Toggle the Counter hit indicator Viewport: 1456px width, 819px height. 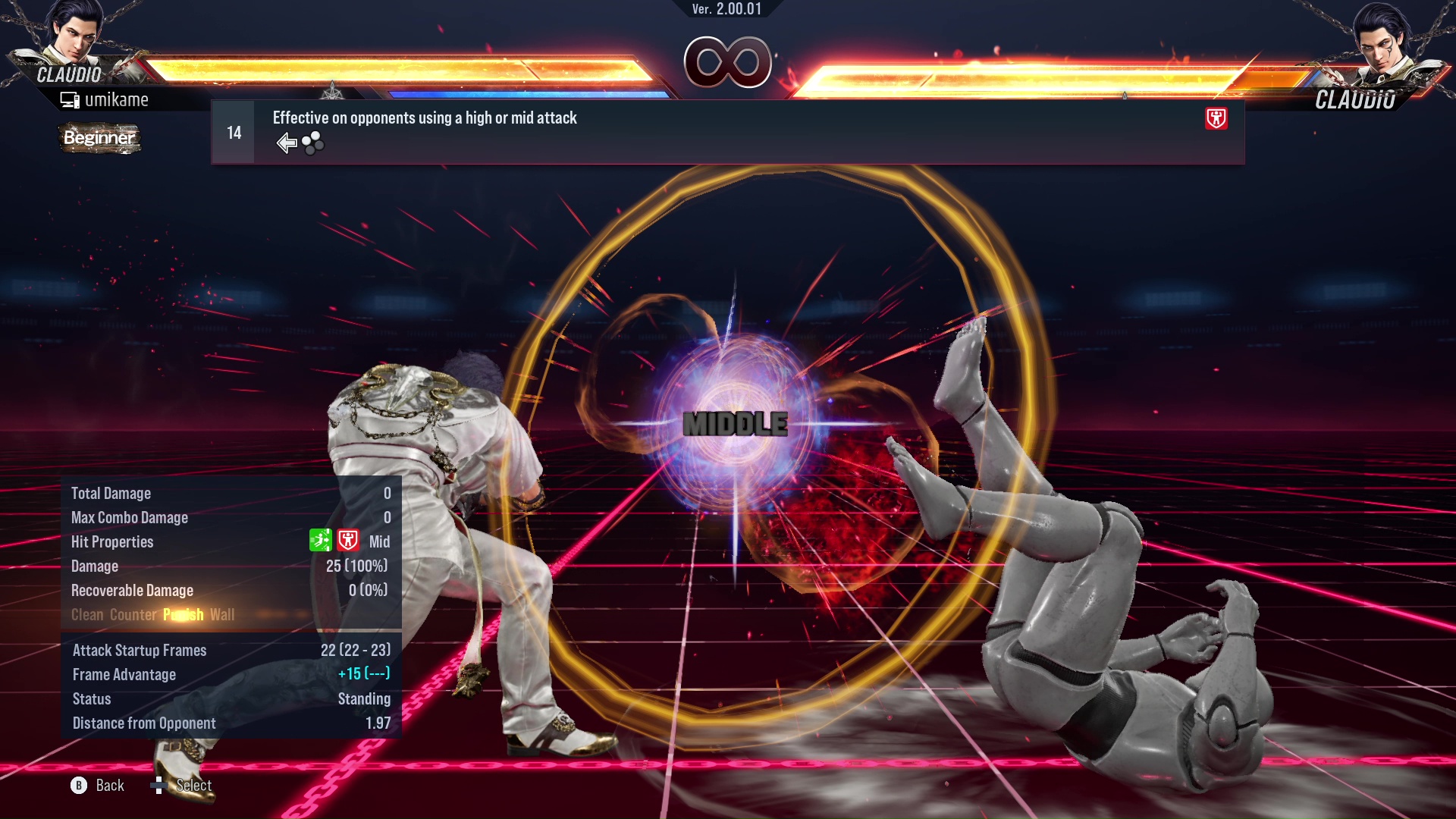133,614
